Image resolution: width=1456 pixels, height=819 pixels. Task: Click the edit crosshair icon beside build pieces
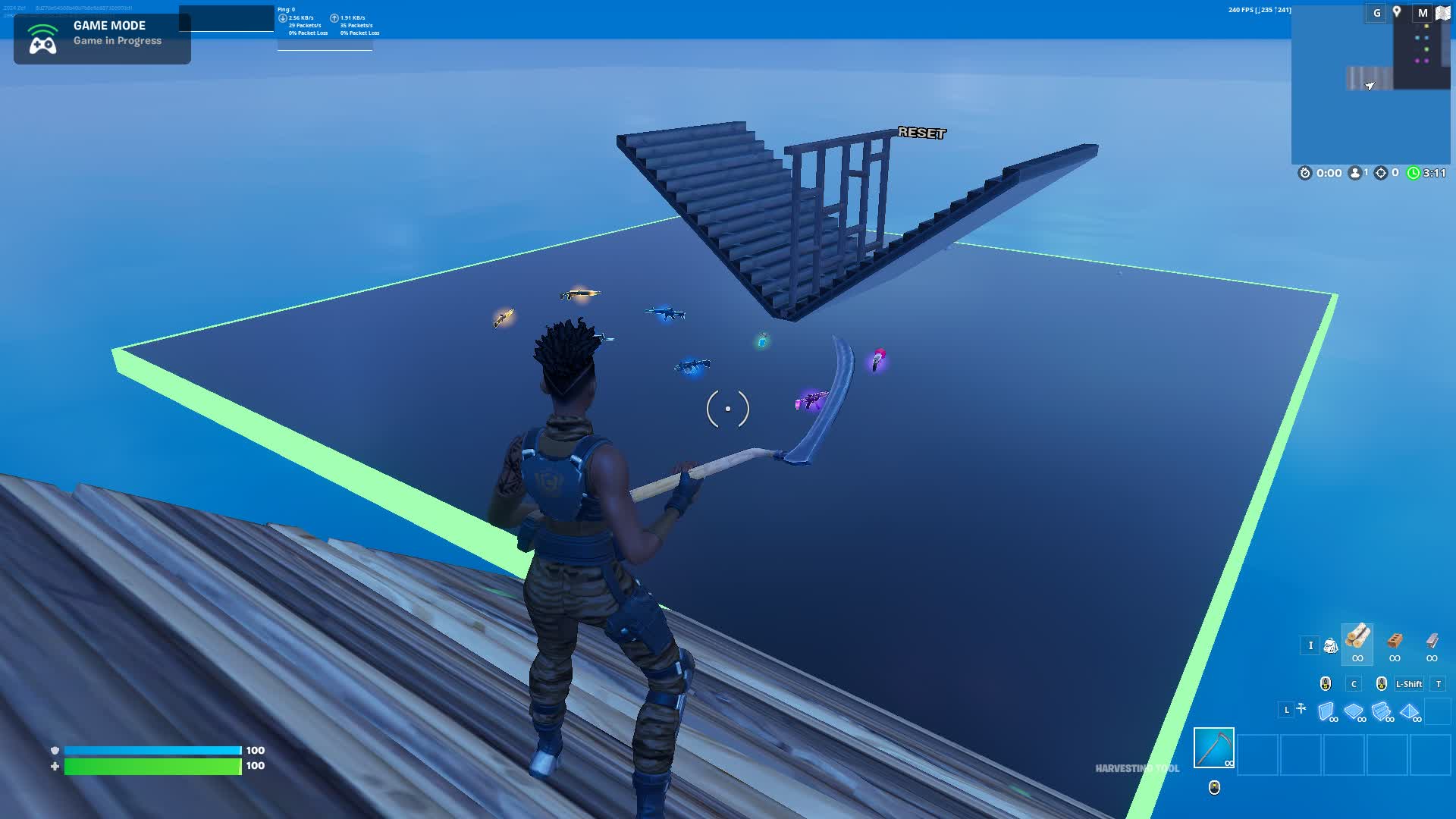[x=1301, y=708]
